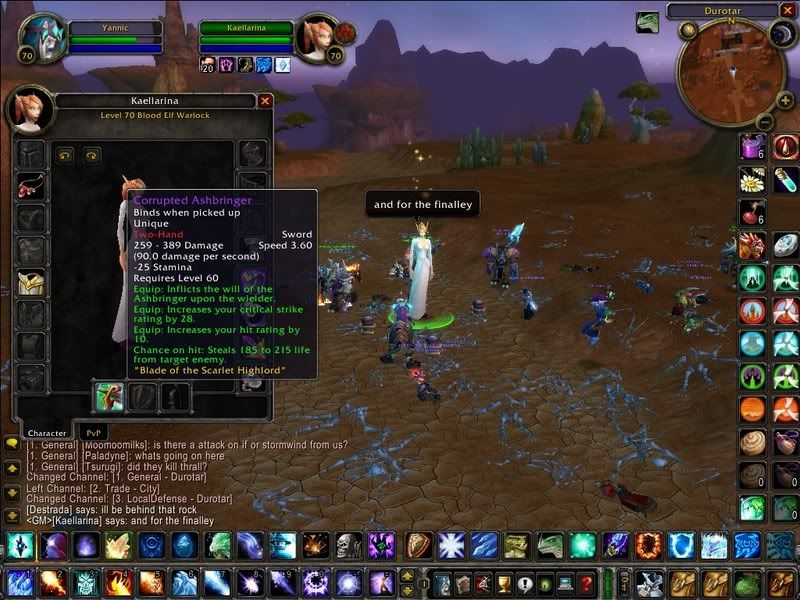Select the Character tab
The height and width of the screenshot is (600, 800).
[46, 432]
